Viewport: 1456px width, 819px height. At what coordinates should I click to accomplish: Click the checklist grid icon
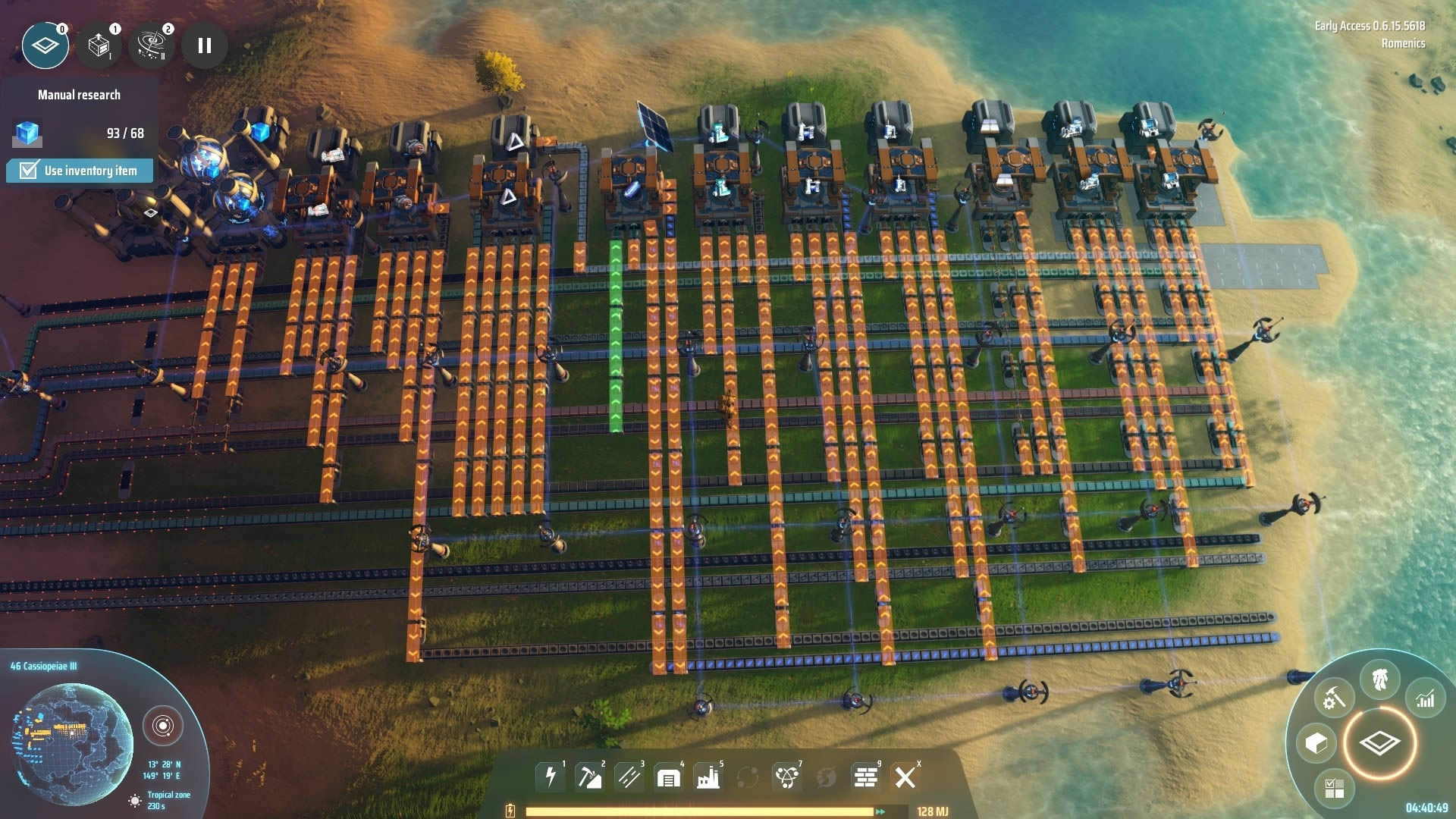click(x=1334, y=788)
